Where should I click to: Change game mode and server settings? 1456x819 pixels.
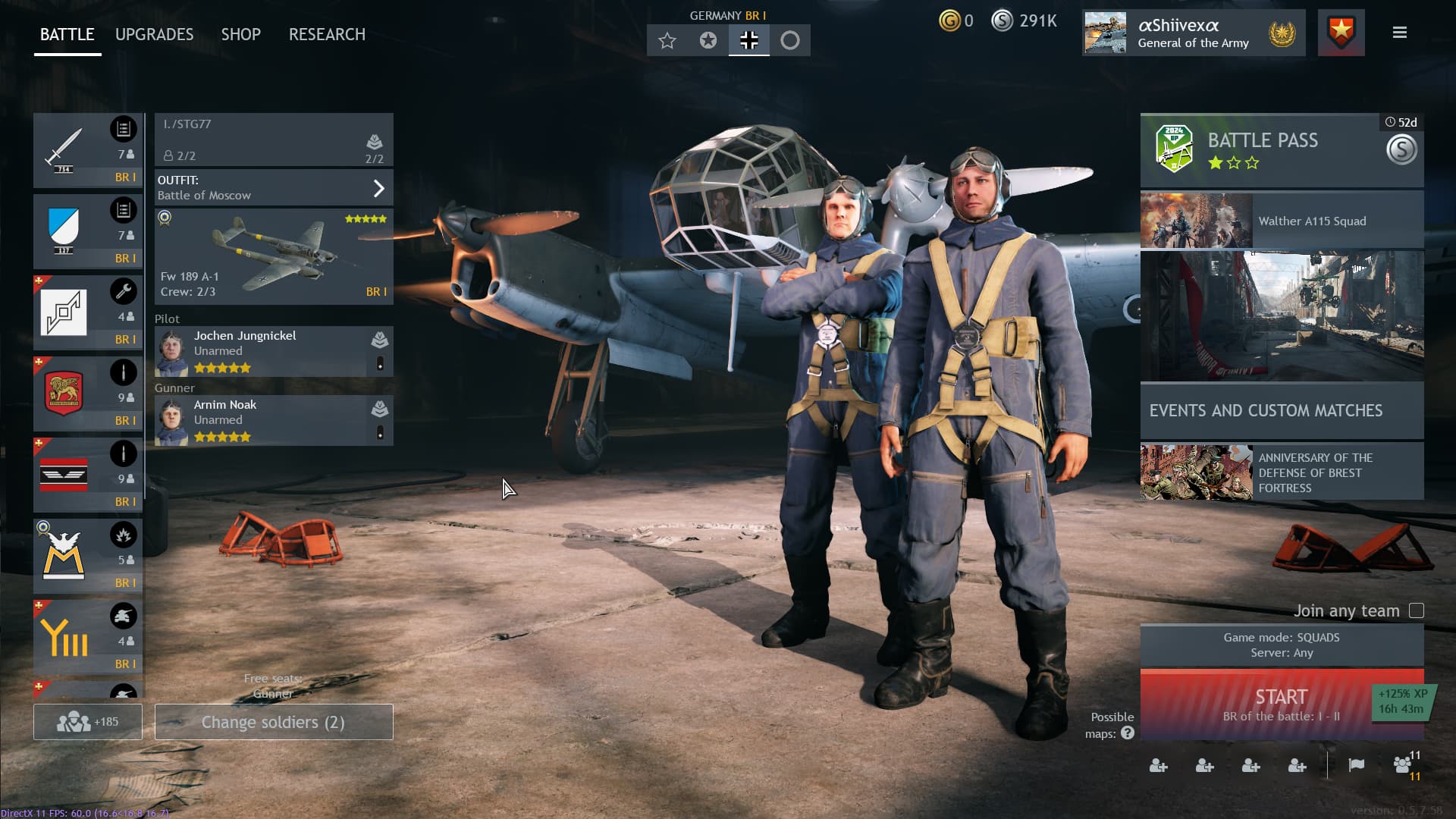tap(1281, 645)
